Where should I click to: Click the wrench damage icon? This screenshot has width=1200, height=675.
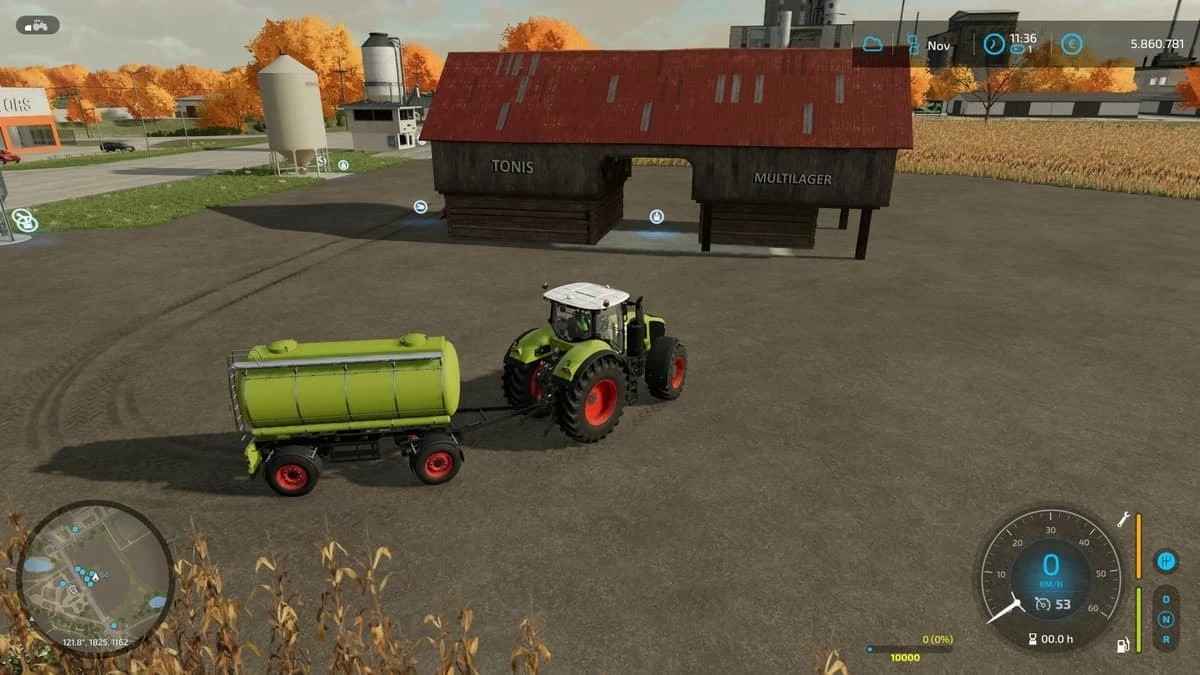[1124, 520]
